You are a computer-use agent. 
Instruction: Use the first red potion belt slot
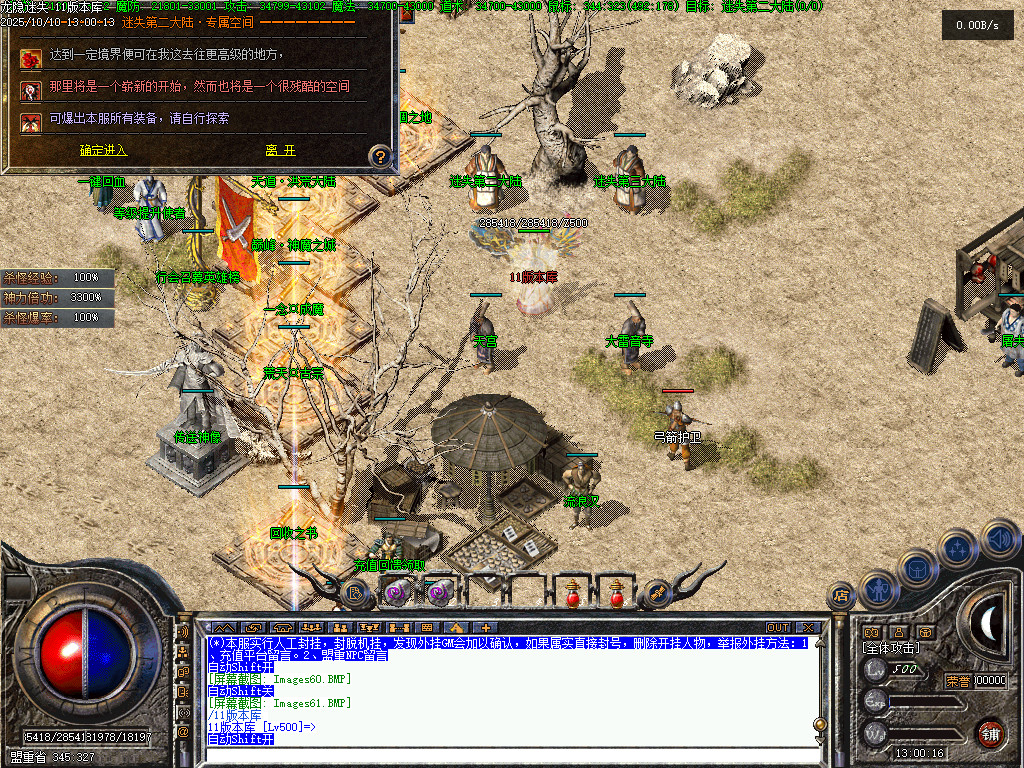click(573, 593)
